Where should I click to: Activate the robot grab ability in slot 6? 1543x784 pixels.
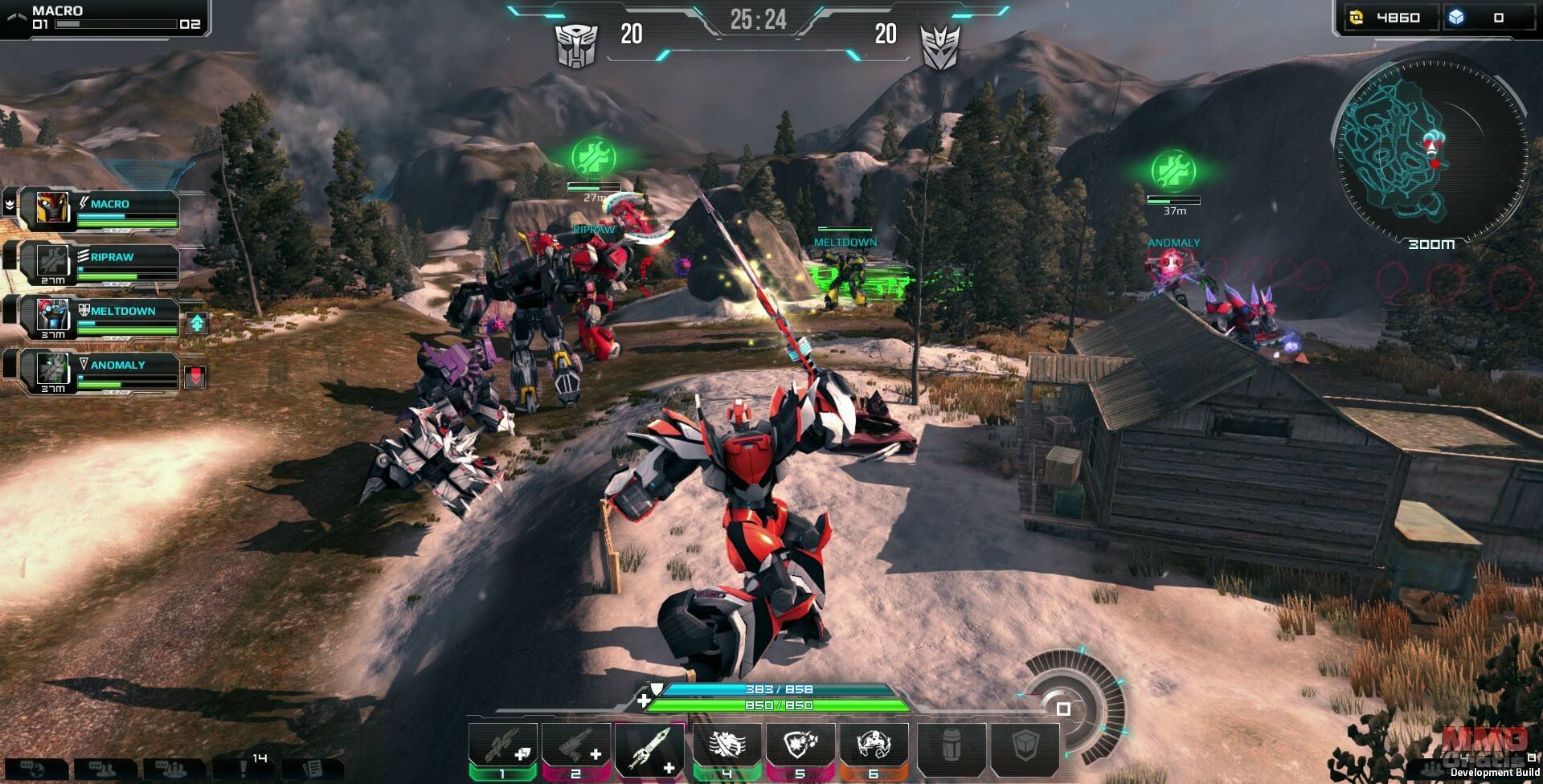tap(874, 747)
